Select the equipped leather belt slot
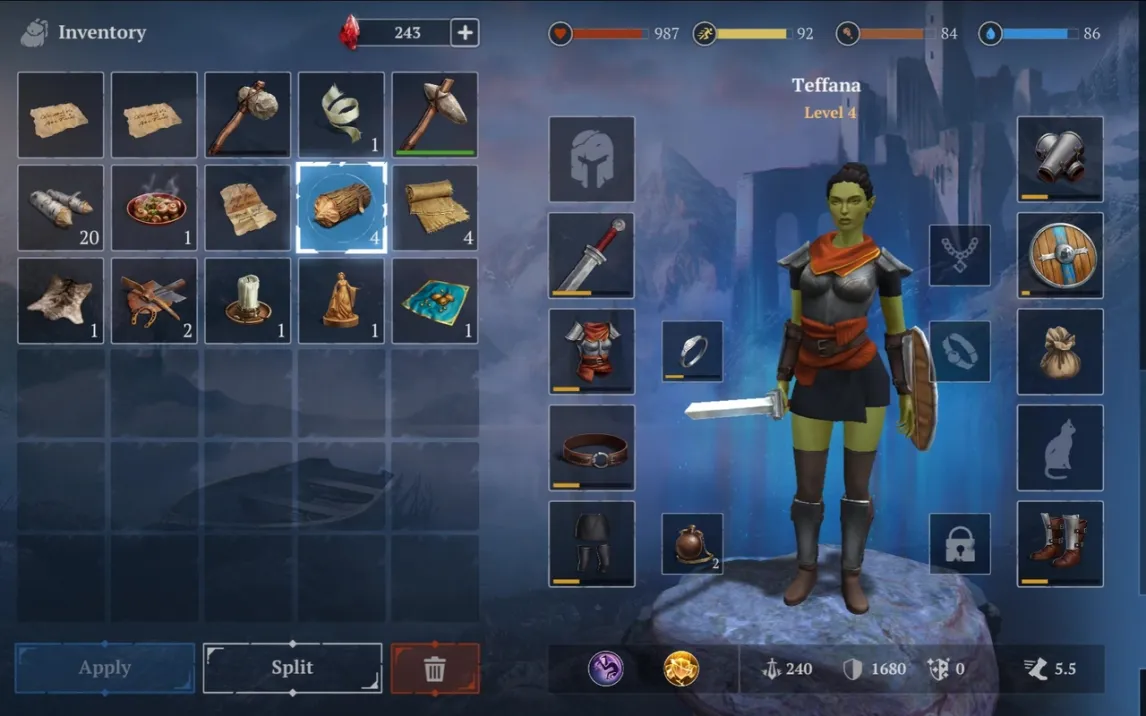Image resolution: width=1146 pixels, height=716 pixels. 591,447
